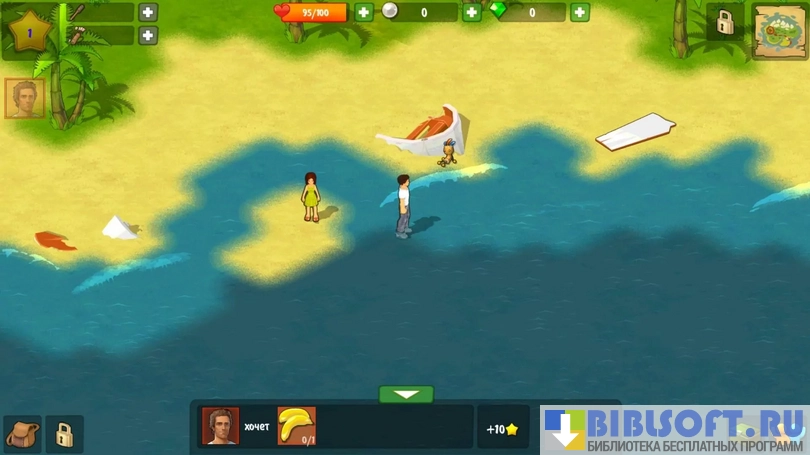This screenshot has height=455, width=810.
Task: Open the backpack inventory
Action: [22, 434]
